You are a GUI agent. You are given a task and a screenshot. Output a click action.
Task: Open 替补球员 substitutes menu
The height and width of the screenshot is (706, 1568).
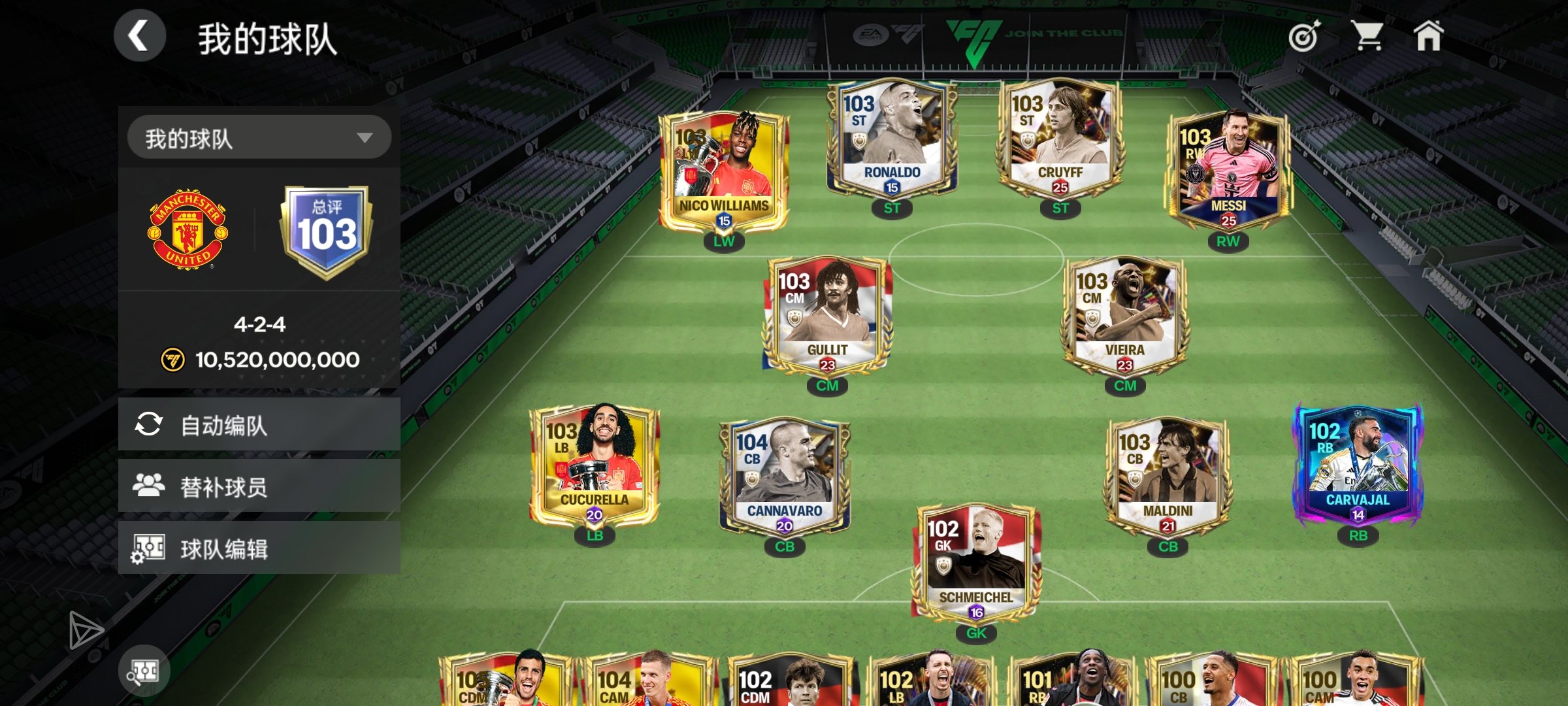(x=259, y=486)
